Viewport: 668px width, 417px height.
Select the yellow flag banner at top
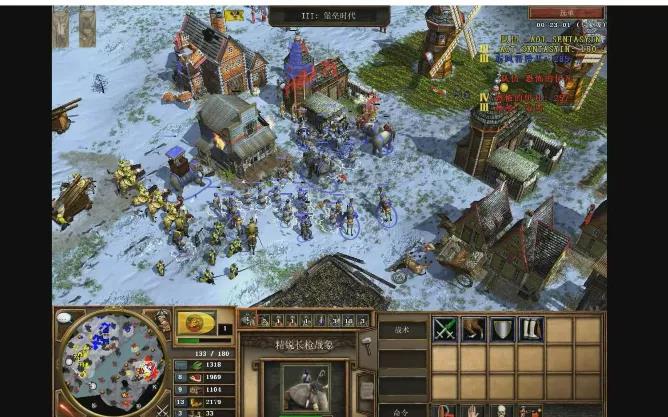coord(235,15)
